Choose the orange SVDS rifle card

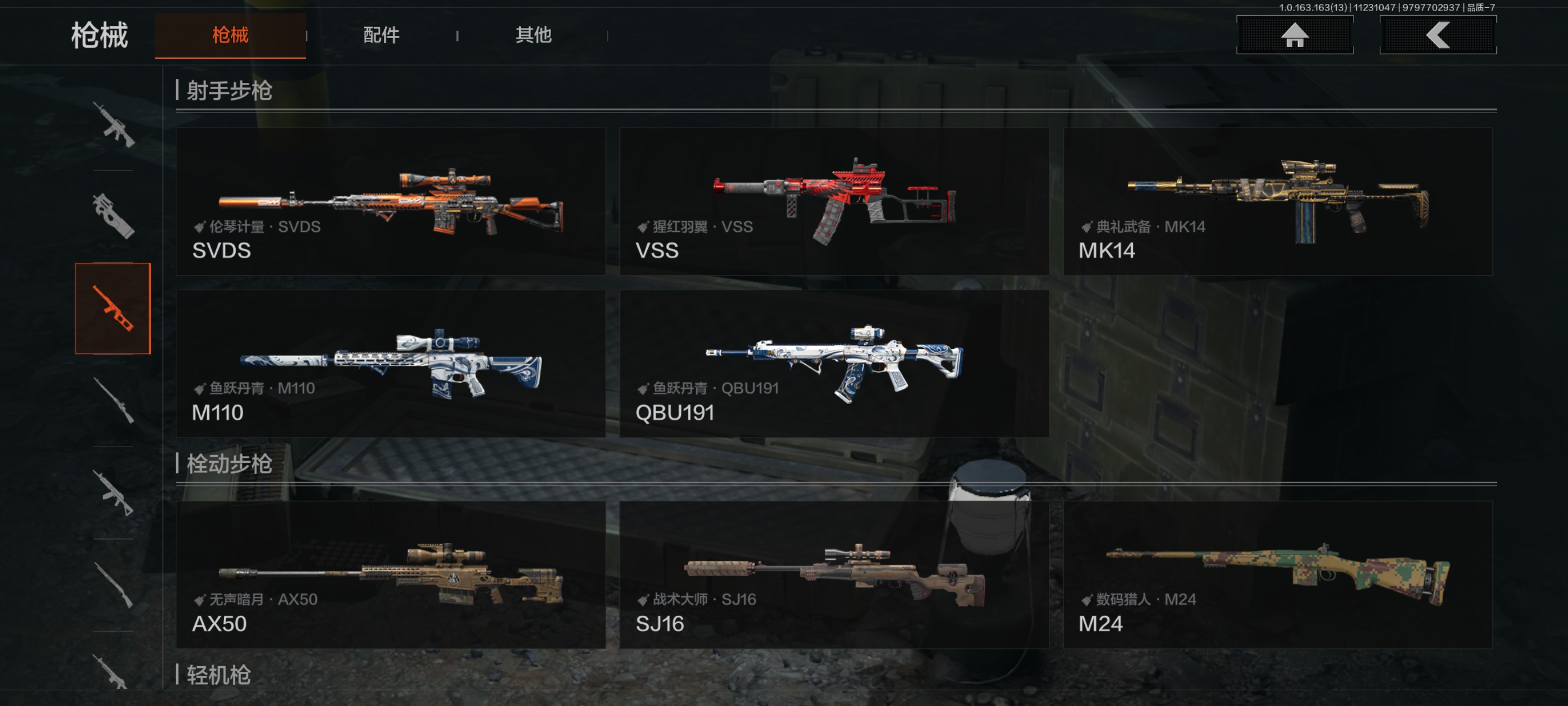click(390, 201)
